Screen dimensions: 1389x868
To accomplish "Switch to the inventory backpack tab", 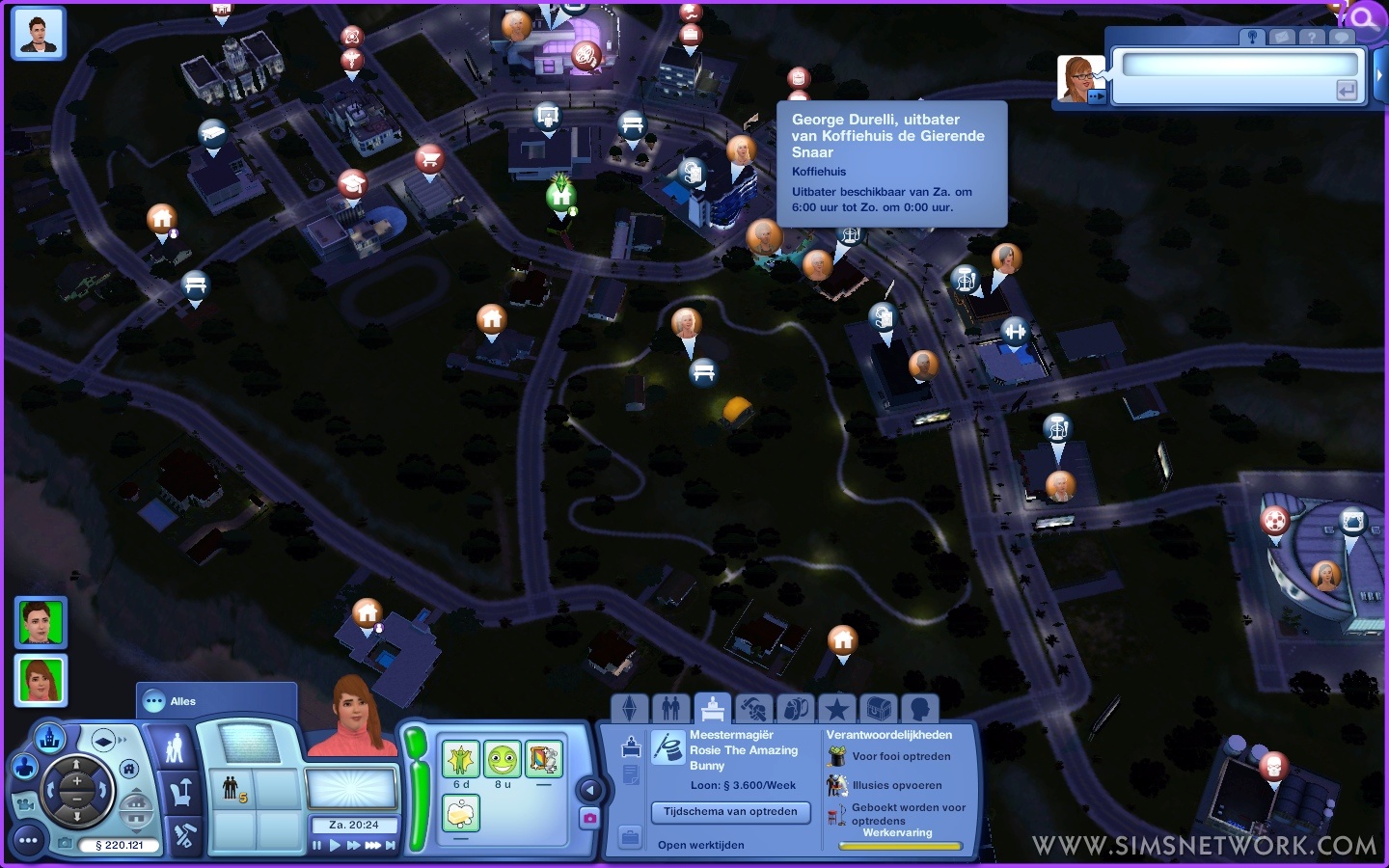I will click(x=795, y=710).
